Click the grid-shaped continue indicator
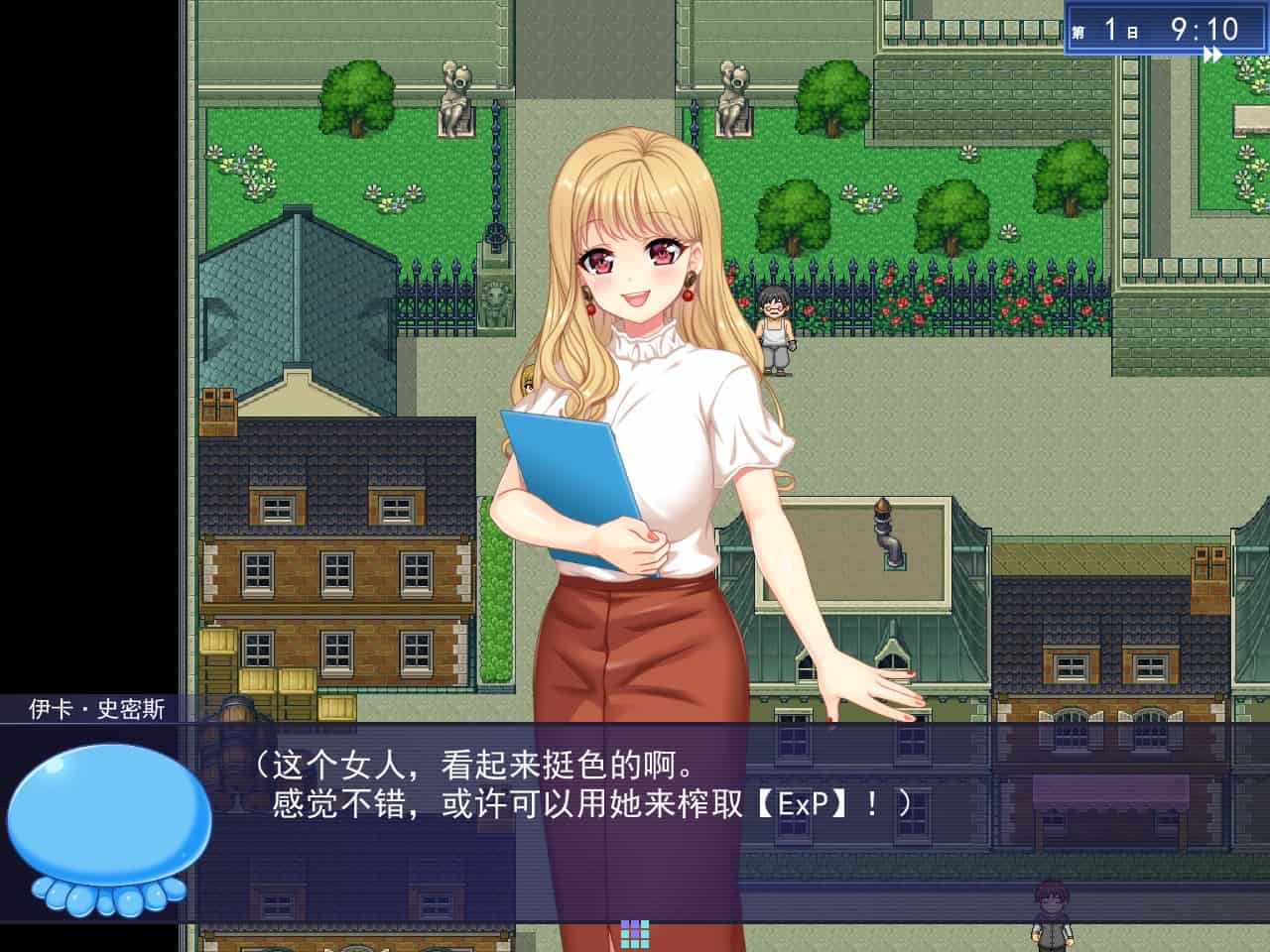Screen dimensions: 1270x952 (635, 932)
